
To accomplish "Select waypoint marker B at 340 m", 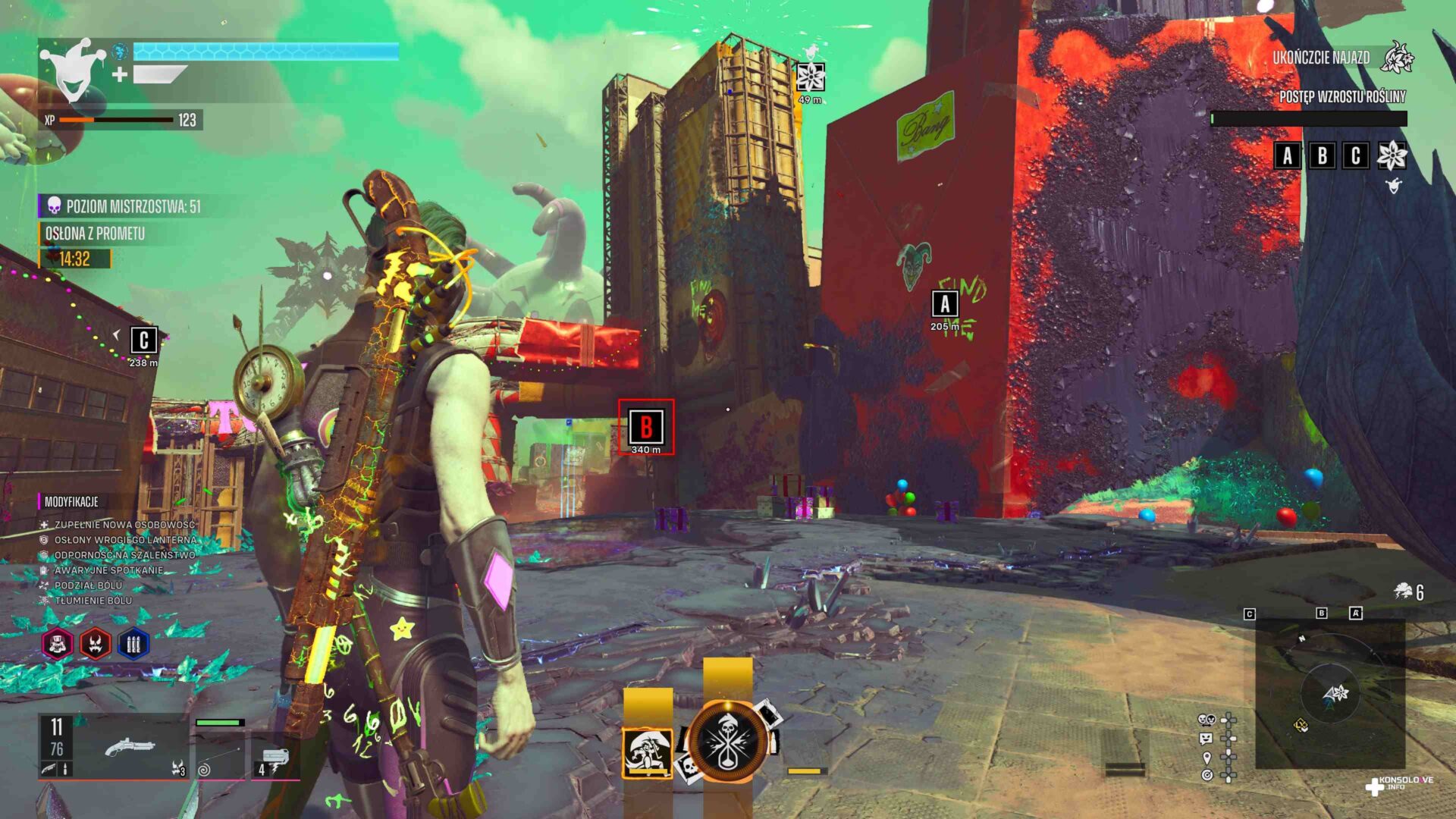I will pyautogui.click(x=646, y=427).
